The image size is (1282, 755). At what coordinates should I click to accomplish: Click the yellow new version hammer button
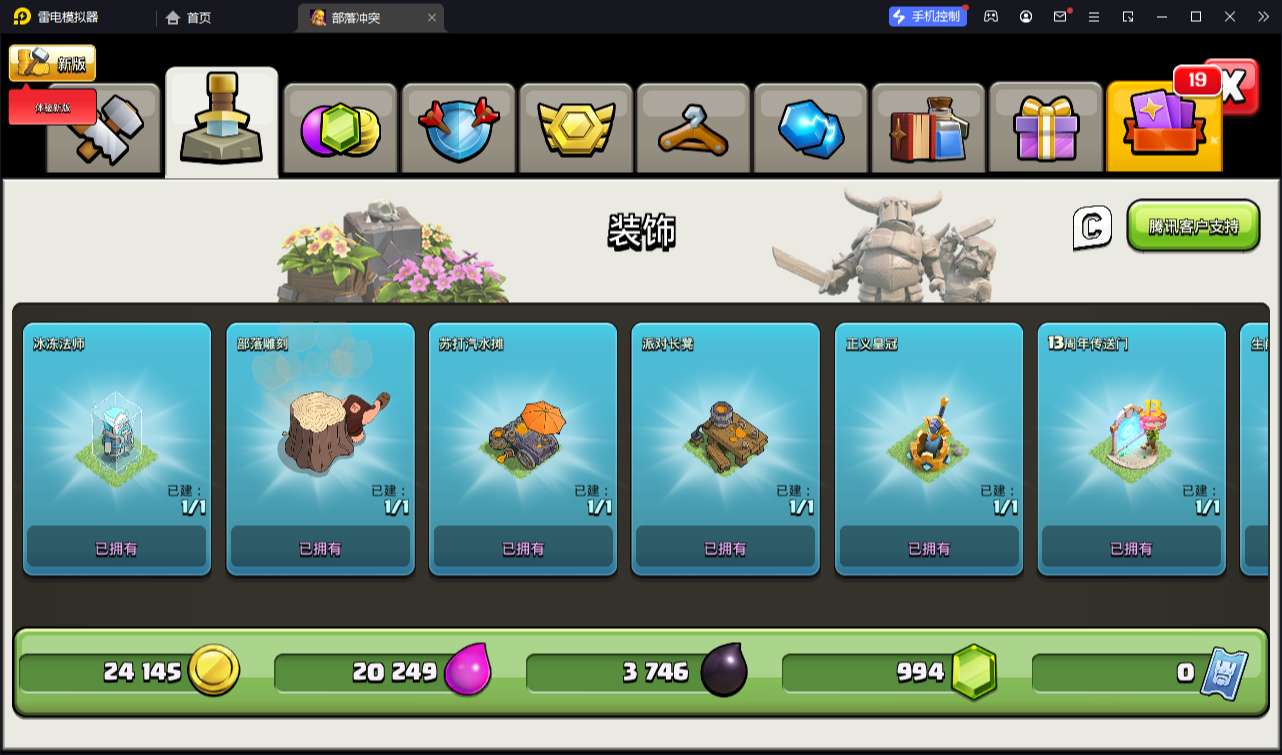(x=52, y=63)
